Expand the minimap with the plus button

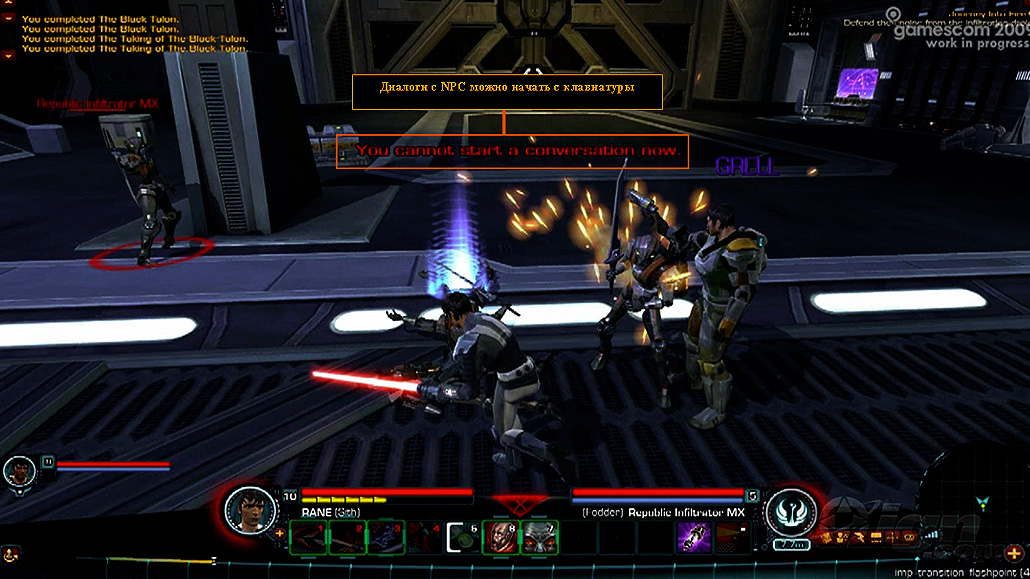point(1014,553)
